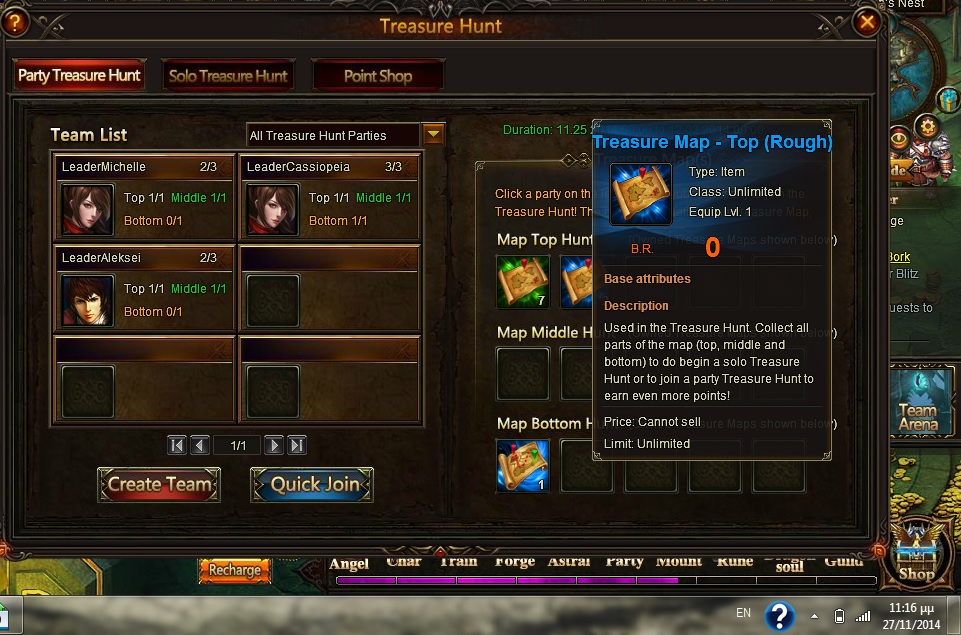Image resolution: width=961 pixels, height=635 pixels.
Task: Choose LeaderAleksei's party
Action: (143, 288)
